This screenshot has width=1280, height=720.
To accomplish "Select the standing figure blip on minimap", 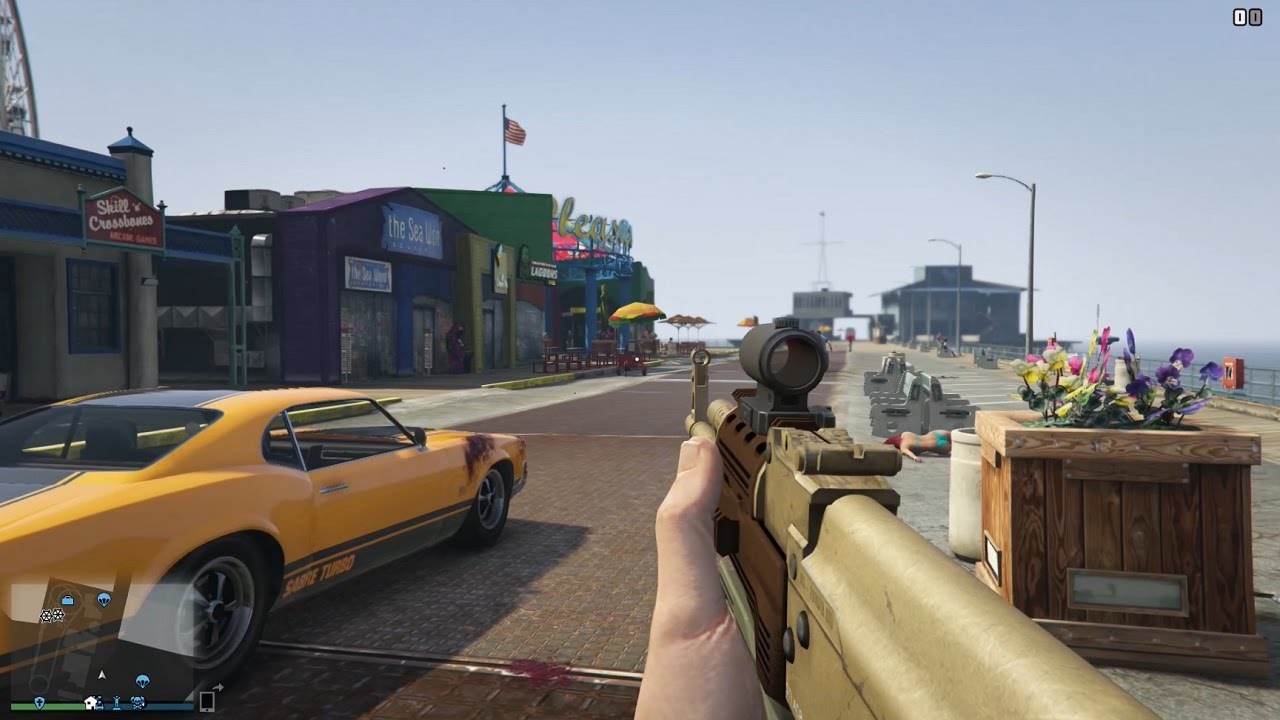I will [x=117, y=702].
